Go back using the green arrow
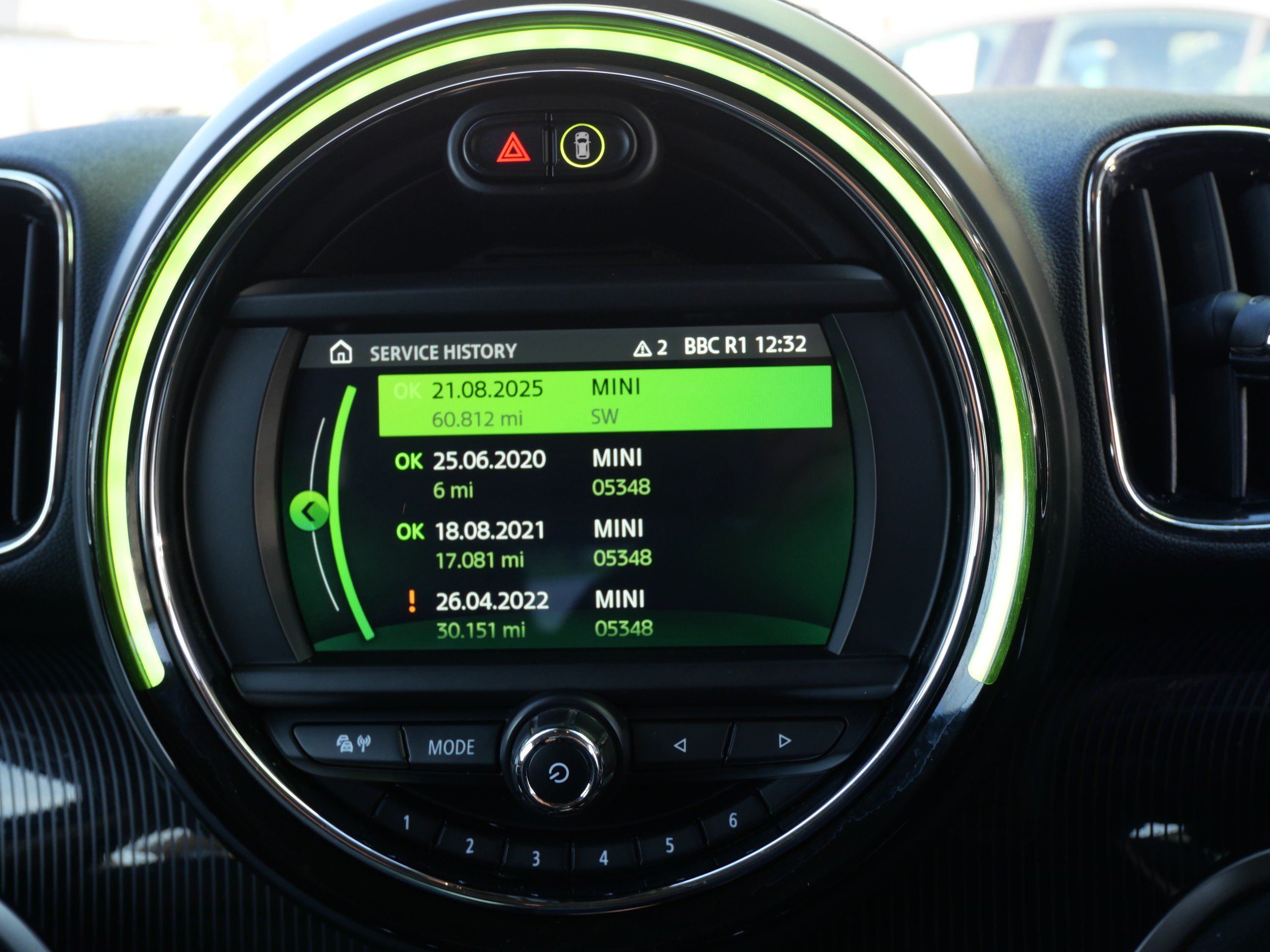This screenshot has height=952, width=1270. [309, 511]
